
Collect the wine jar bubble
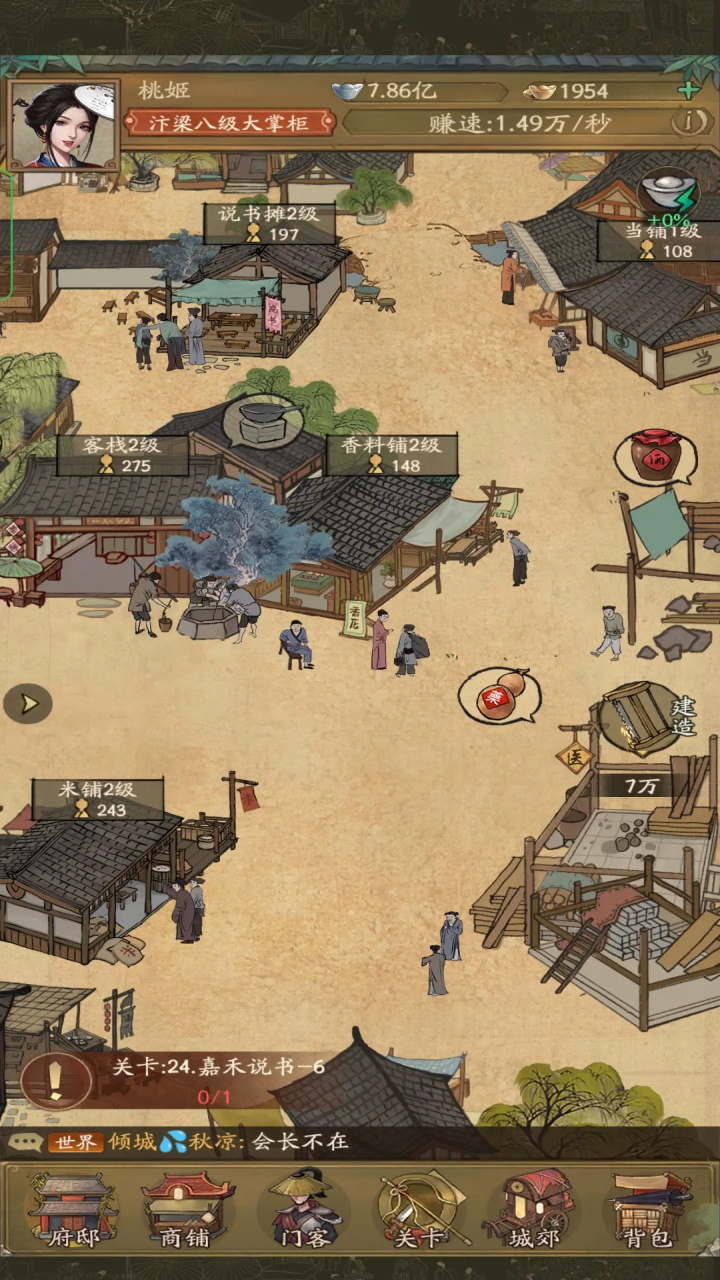point(656,458)
